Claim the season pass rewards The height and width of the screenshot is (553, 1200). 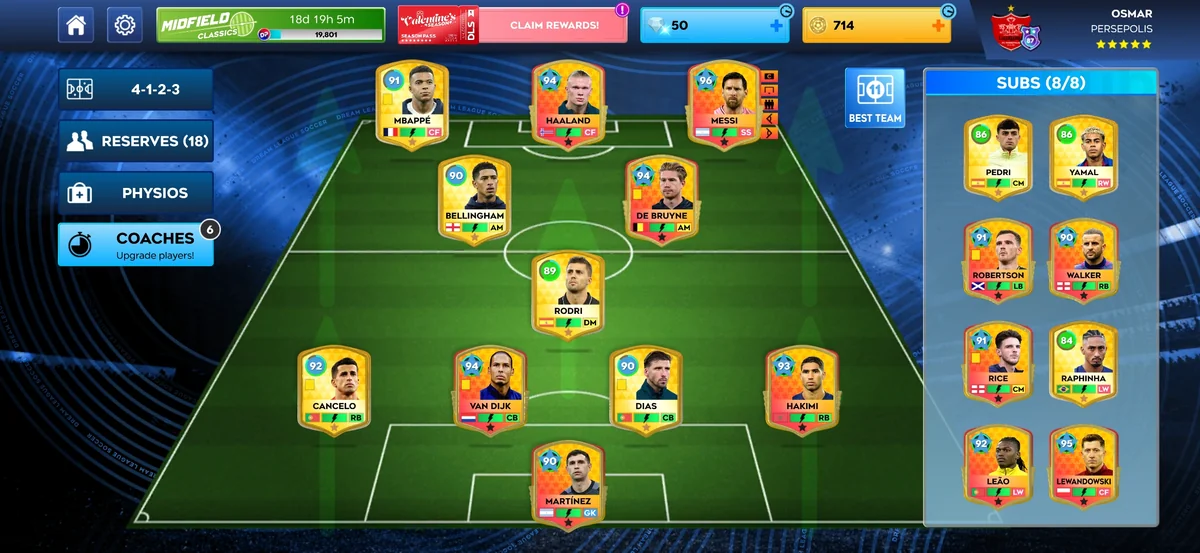point(553,25)
